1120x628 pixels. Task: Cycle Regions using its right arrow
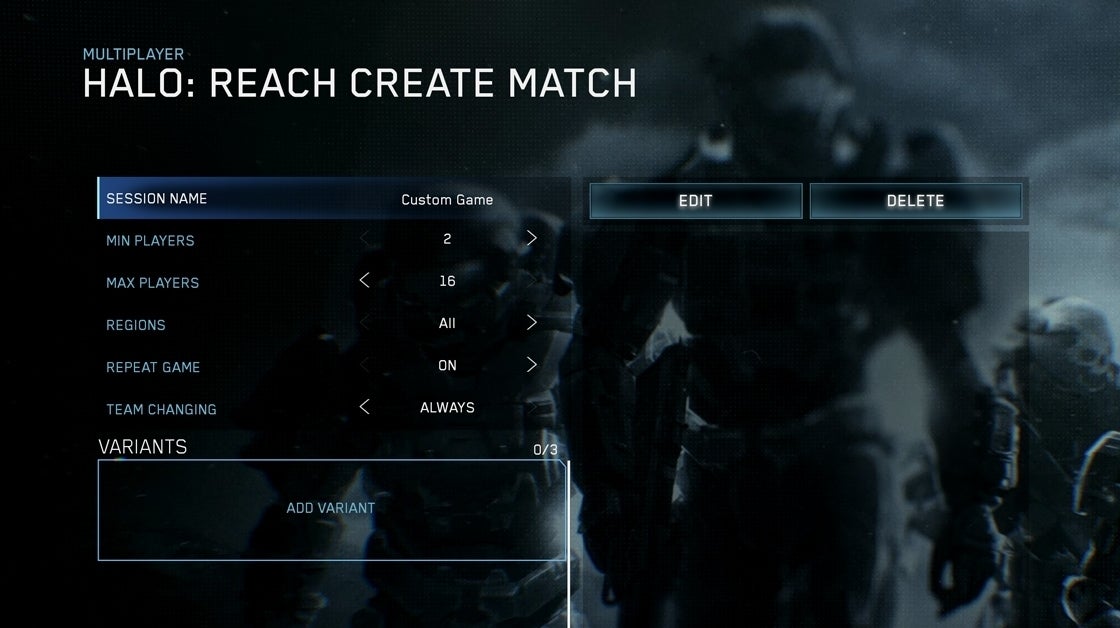click(x=531, y=323)
